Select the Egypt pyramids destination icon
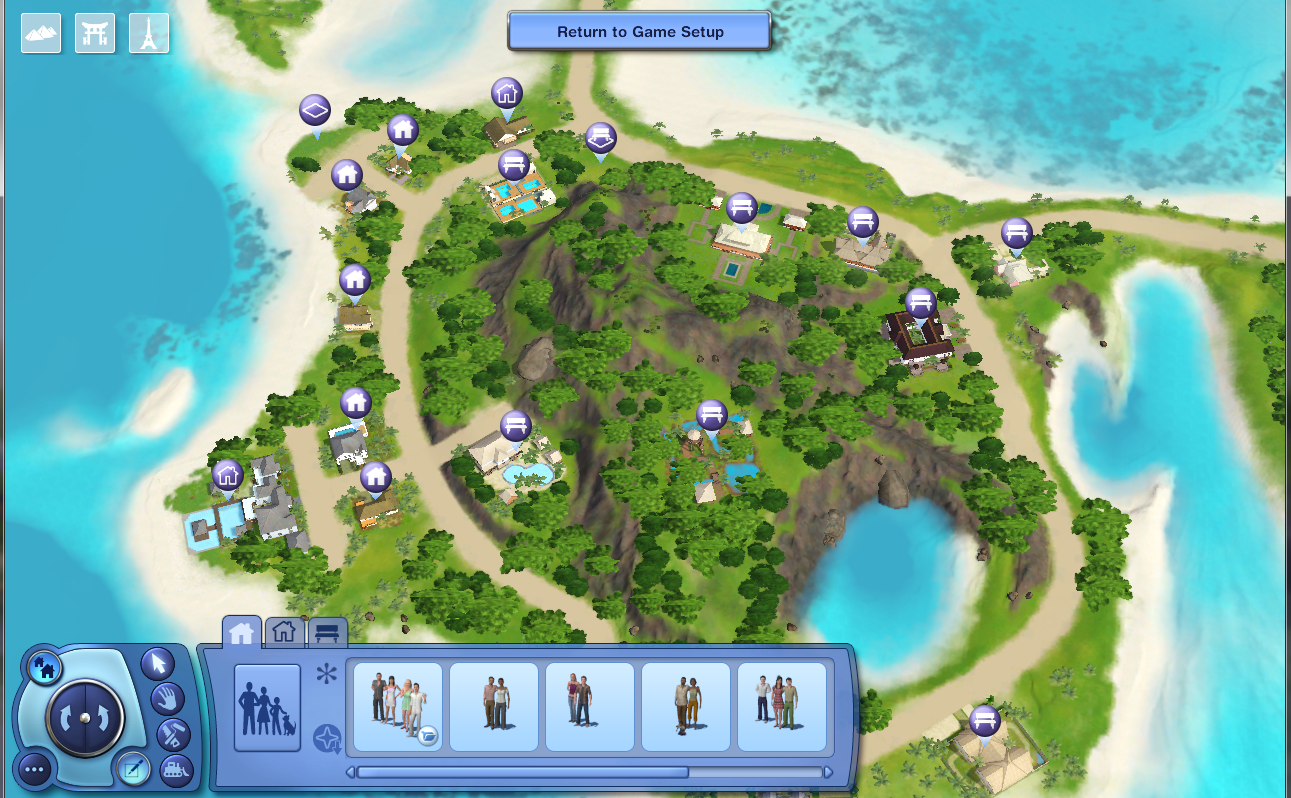Viewport: 1291px width, 798px height. [40, 32]
